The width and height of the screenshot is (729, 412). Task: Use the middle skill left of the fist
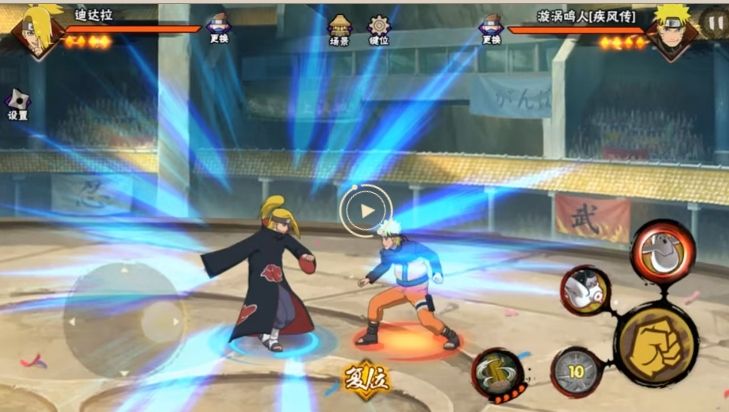coord(586,292)
